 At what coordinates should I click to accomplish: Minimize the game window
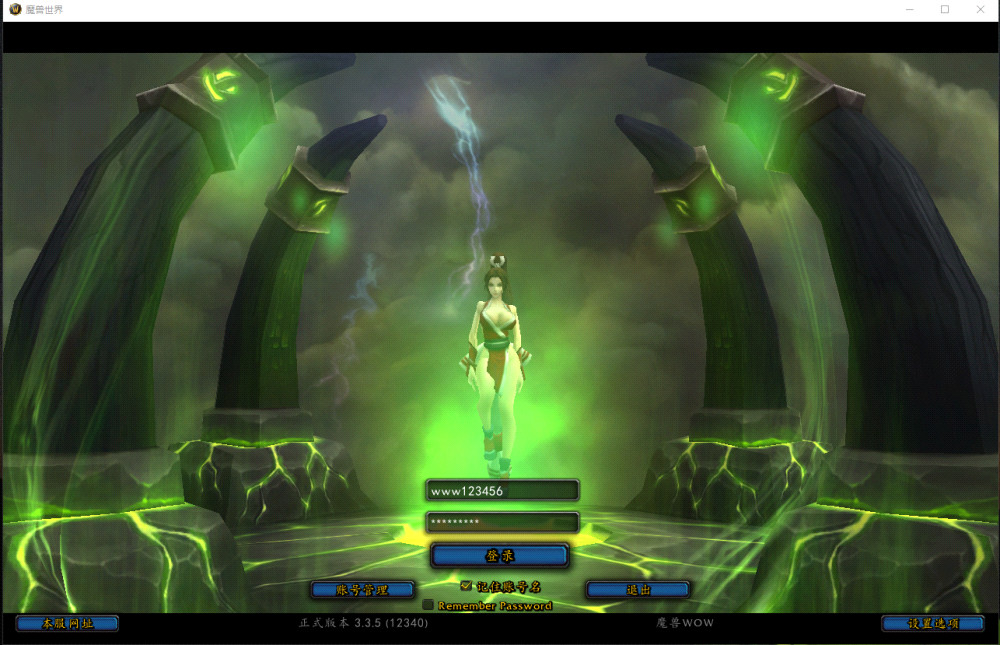click(x=909, y=9)
